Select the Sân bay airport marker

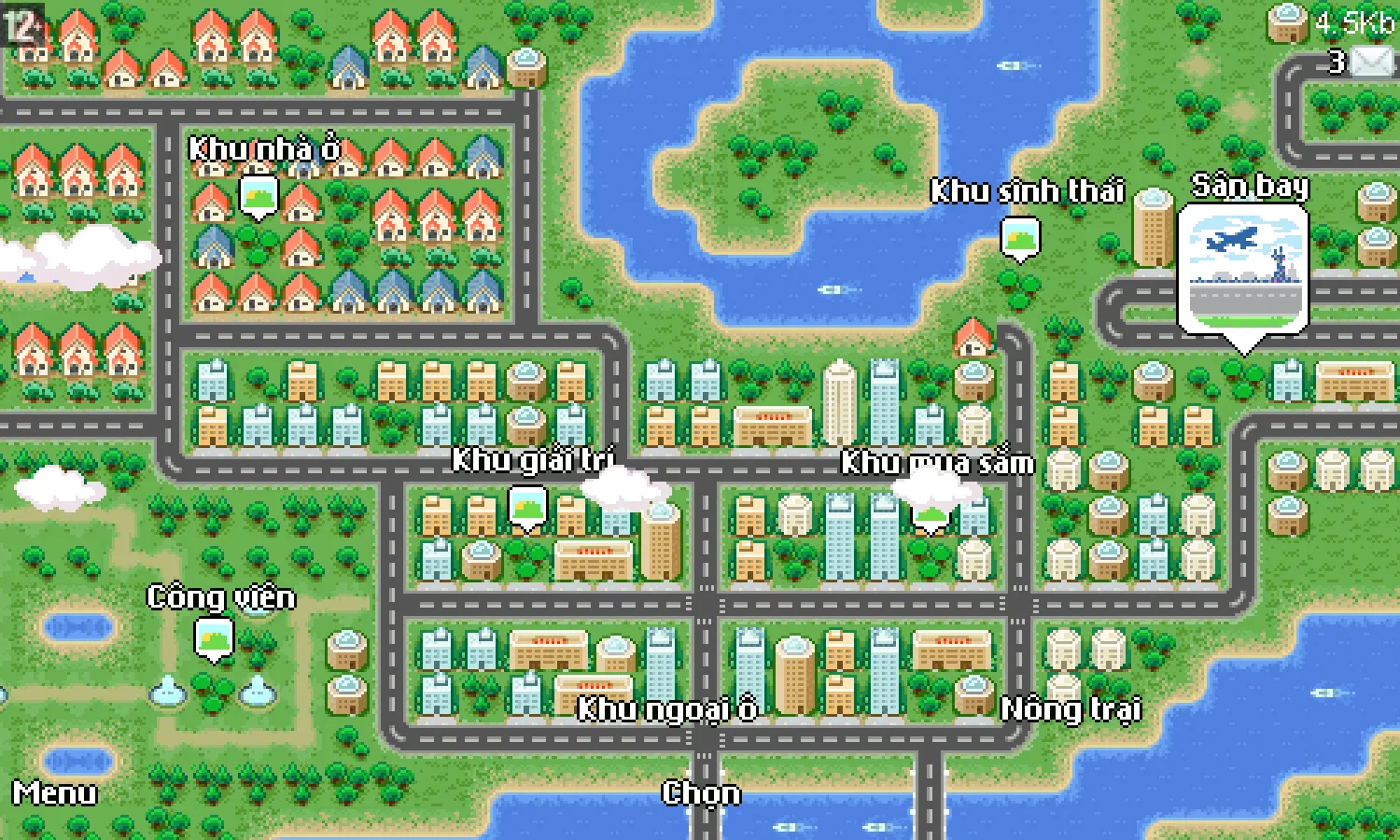(1243, 272)
